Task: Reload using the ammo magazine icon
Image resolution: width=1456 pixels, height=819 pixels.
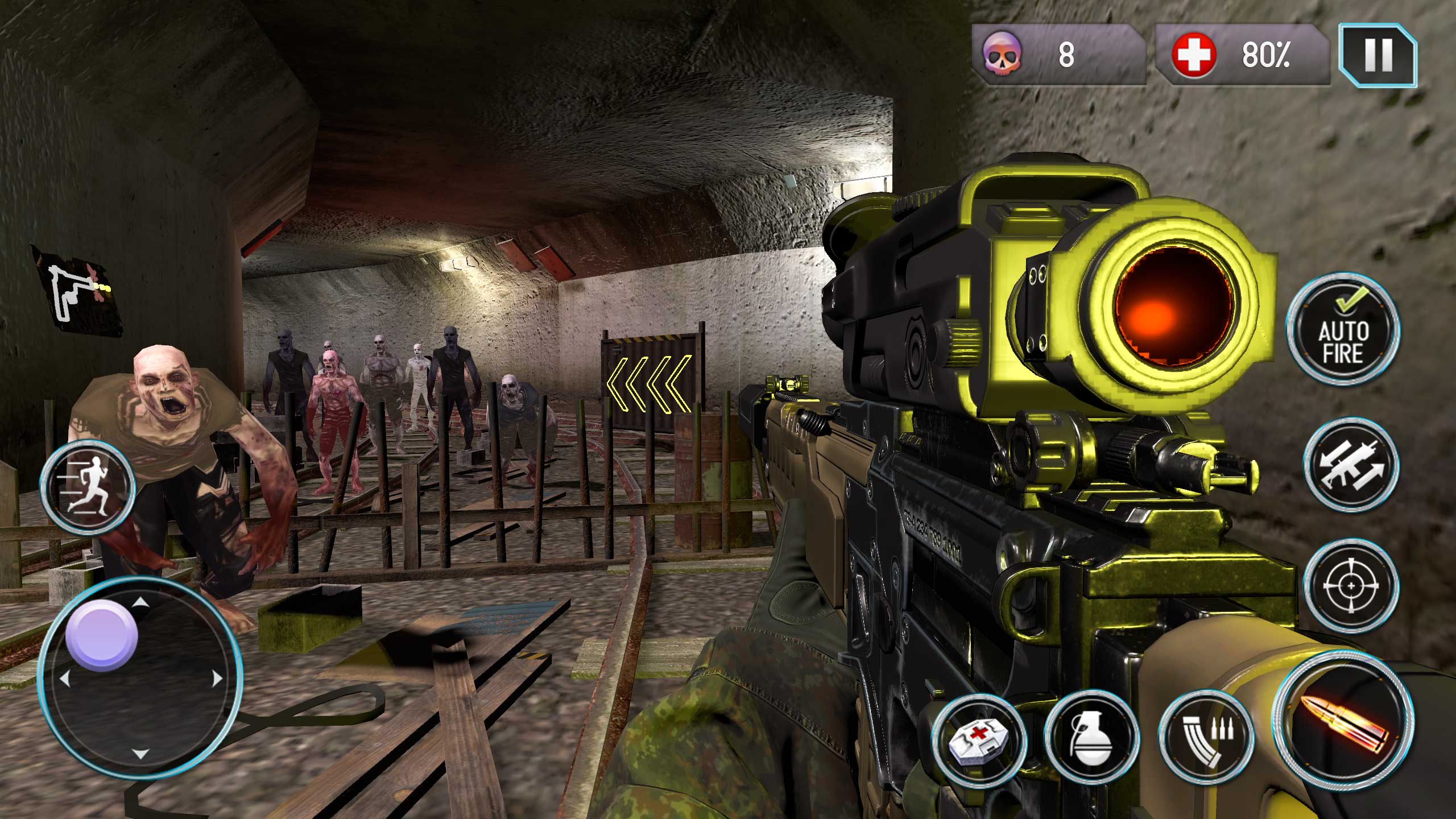Action: [1207, 738]
